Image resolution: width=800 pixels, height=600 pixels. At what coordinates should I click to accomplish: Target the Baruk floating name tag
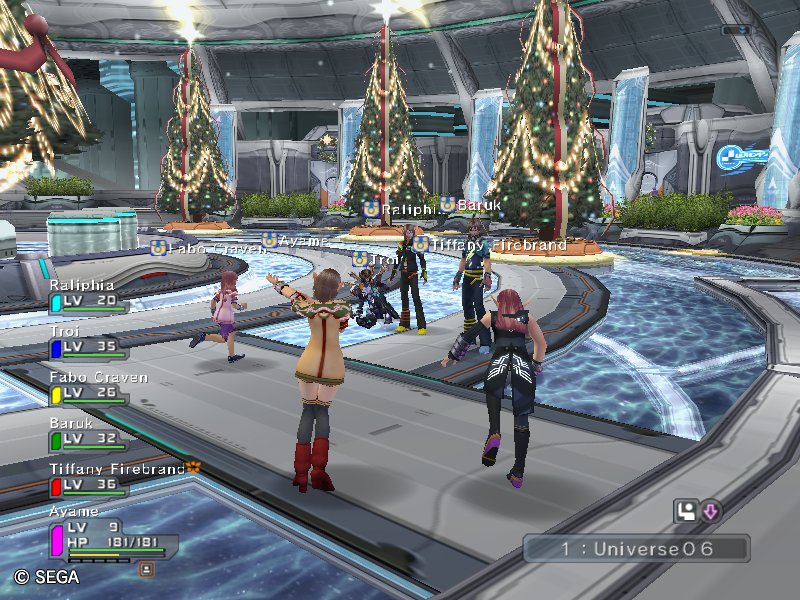tap(468, 205)
